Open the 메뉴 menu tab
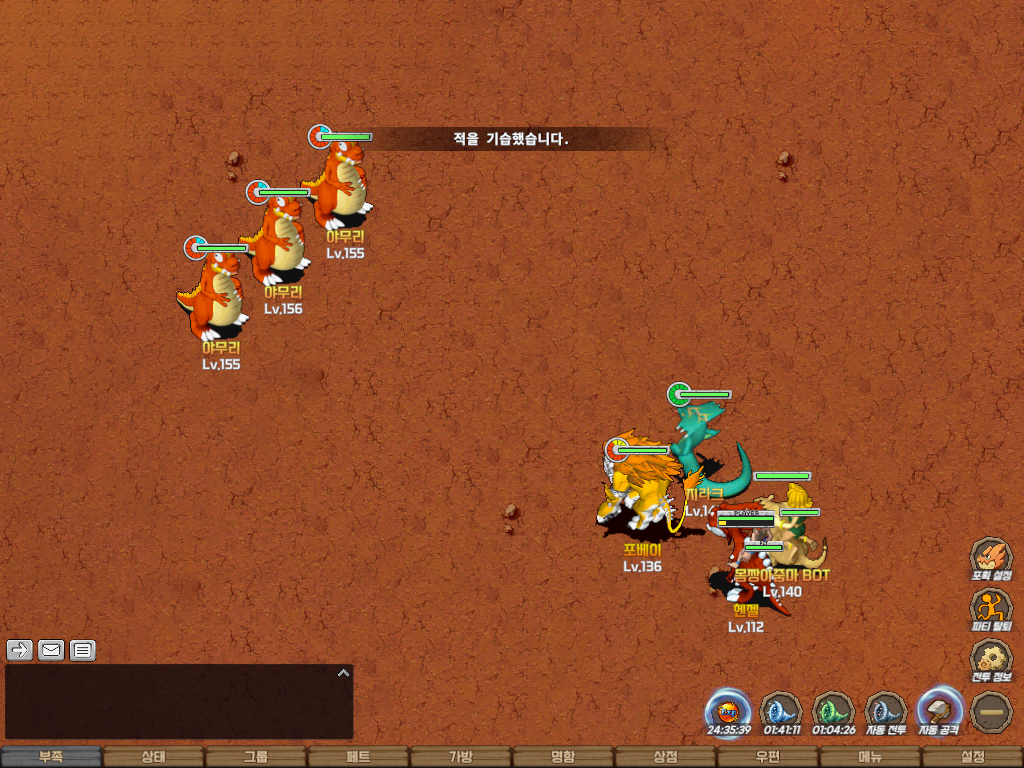 [x=869, y=757]
